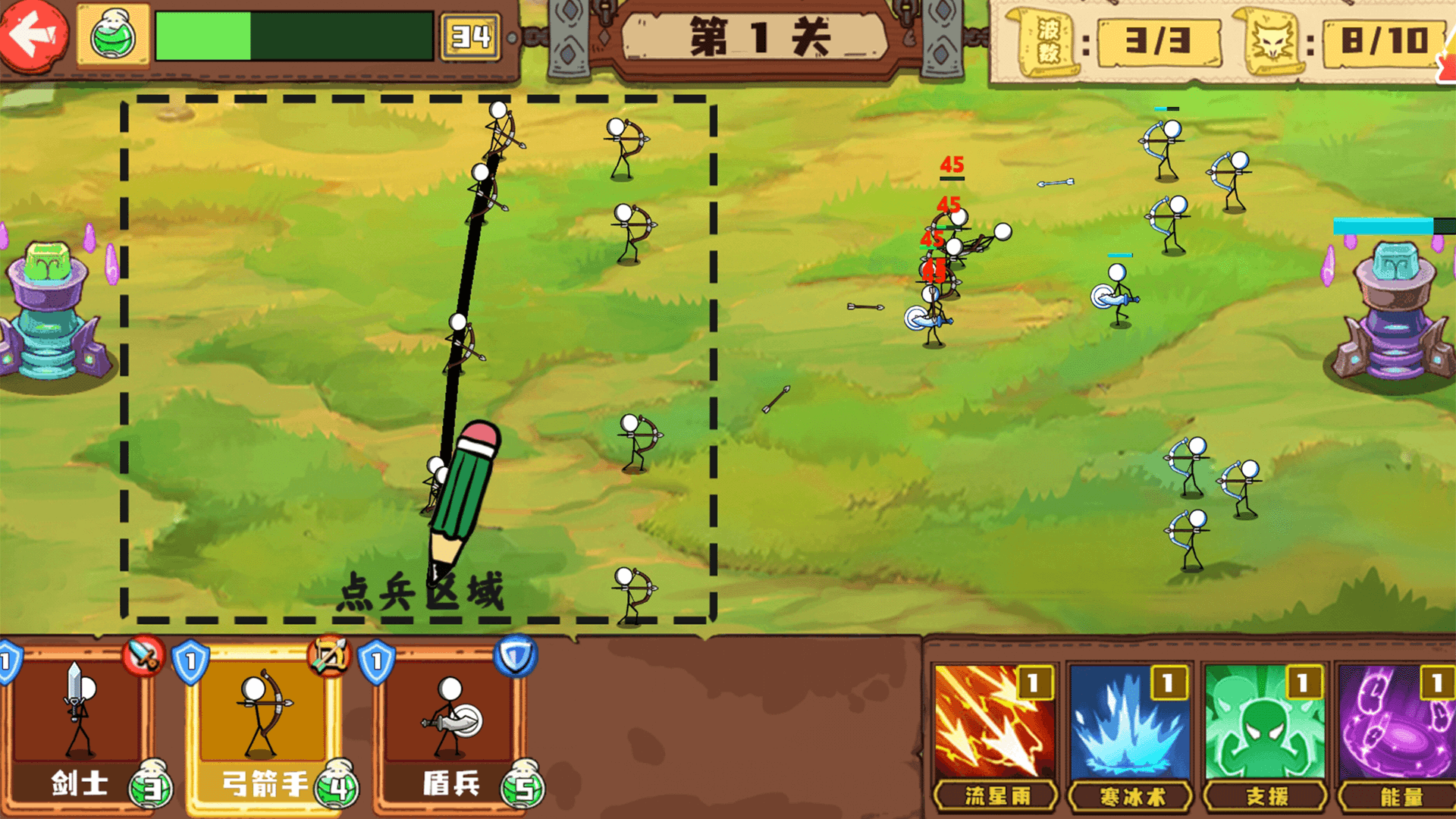Use the 支援 reinforcement skill
This screenshot has height=819, width=1456.
point(1264,733)
